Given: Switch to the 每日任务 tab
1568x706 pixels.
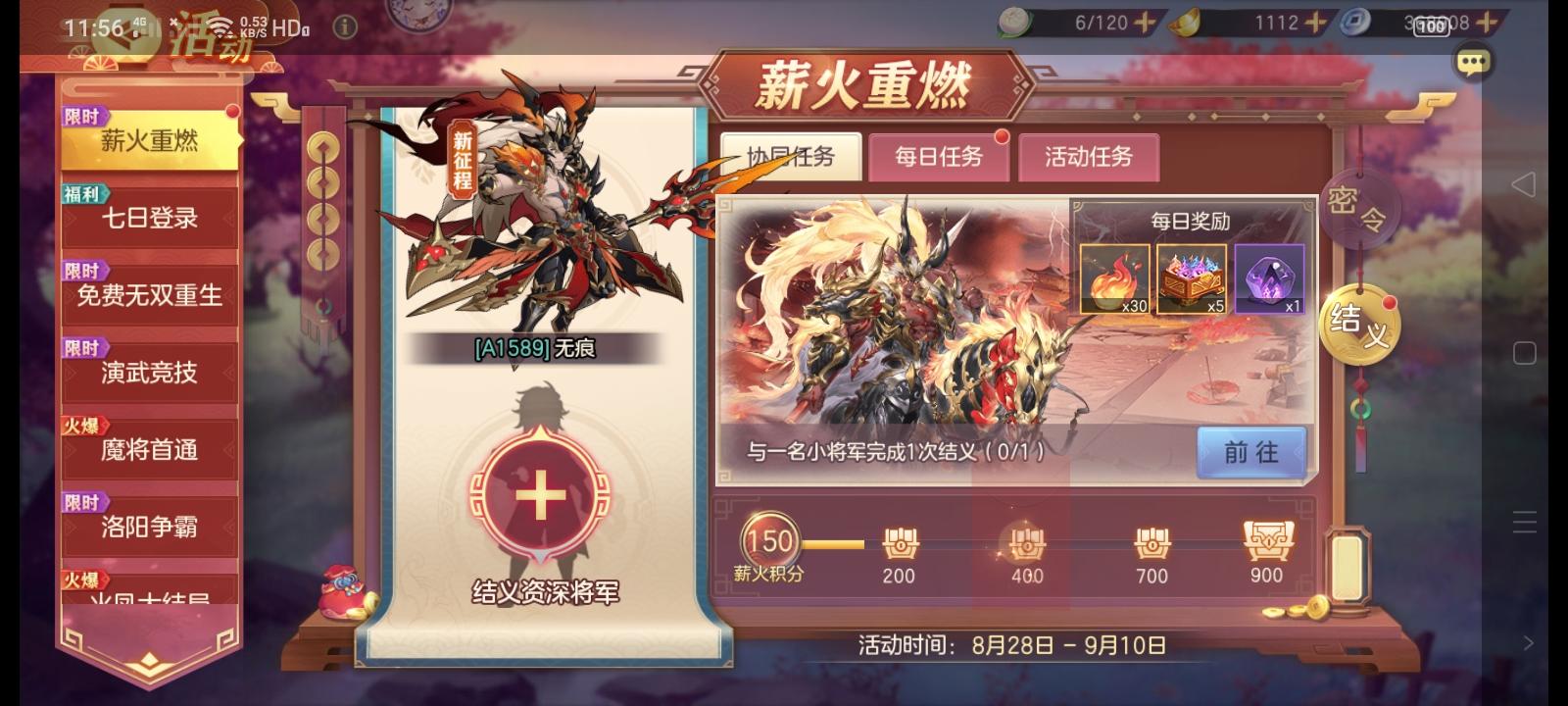Looking at the screenshot, I should (x=939, y=158).
